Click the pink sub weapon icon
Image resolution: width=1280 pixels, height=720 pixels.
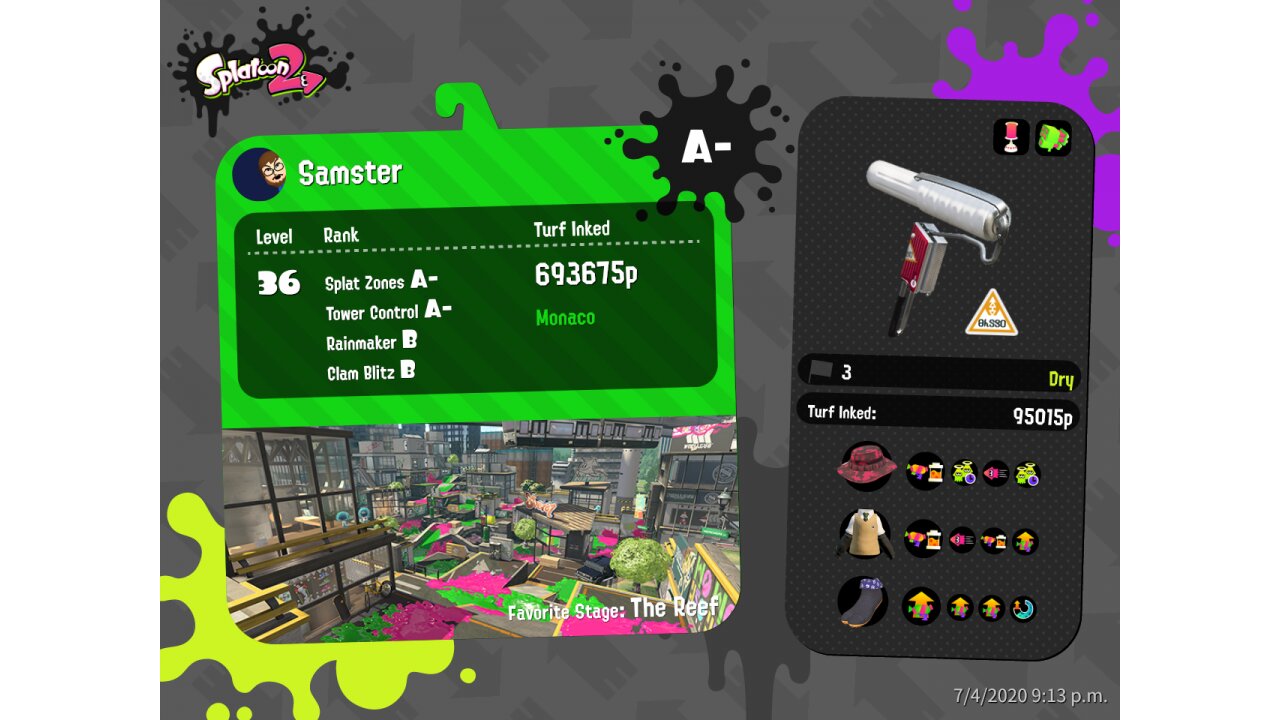click(x=1011, y=137)
